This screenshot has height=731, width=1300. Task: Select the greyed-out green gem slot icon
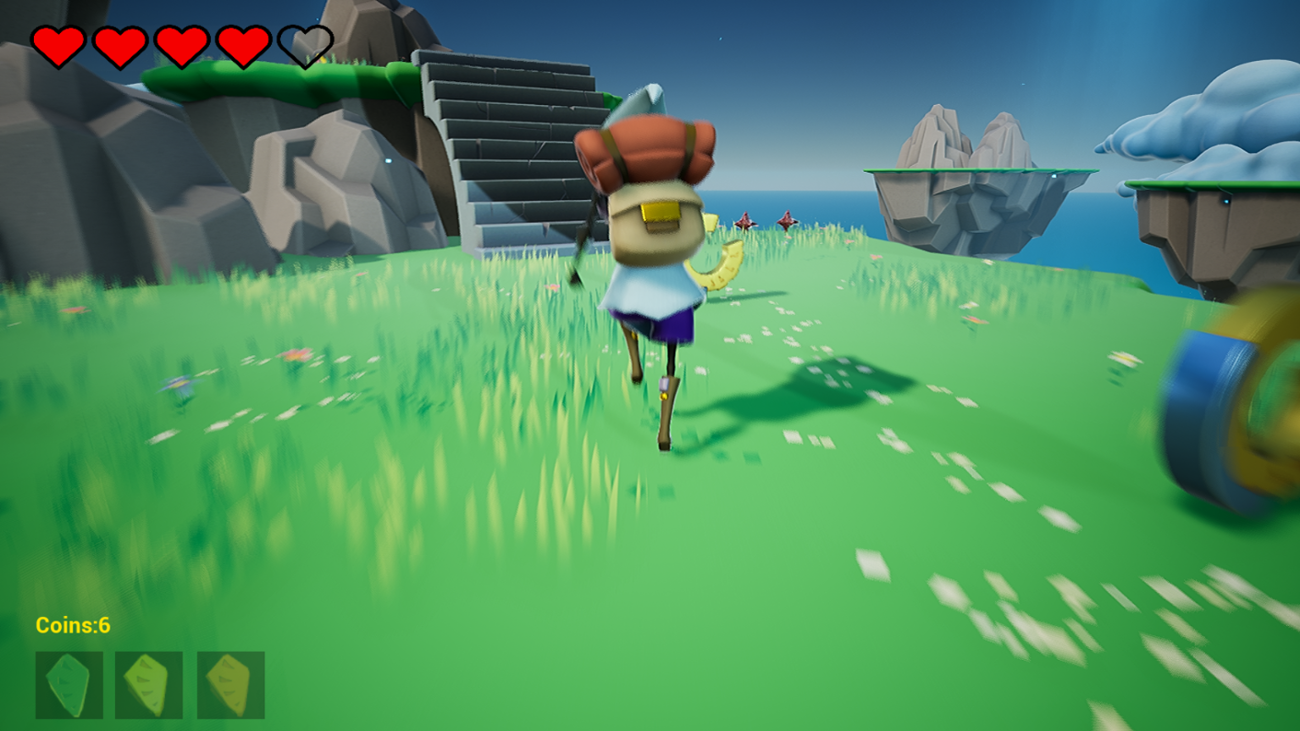point(69,682)
